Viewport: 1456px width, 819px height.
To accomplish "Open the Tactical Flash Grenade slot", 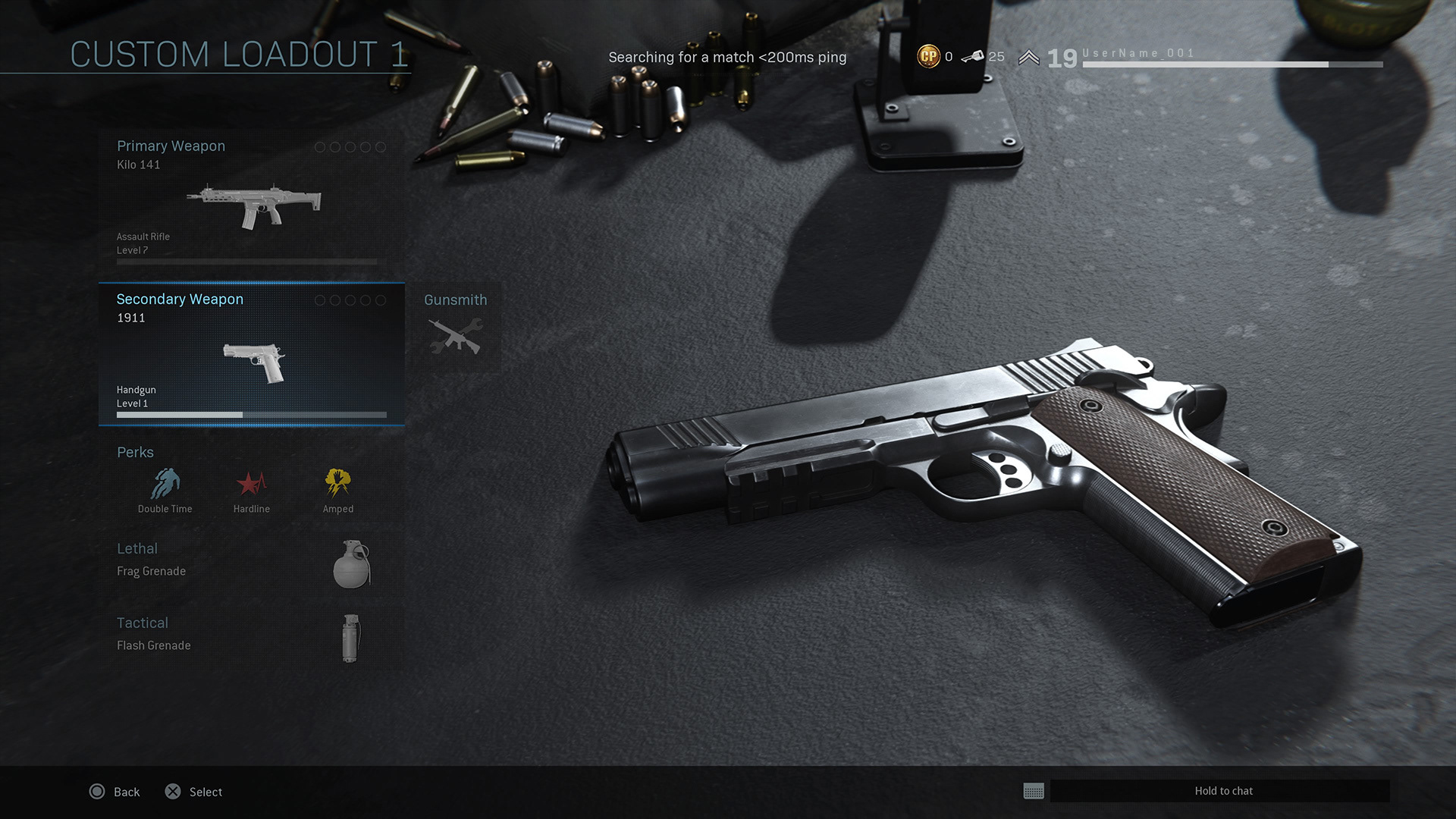I will pos(251,637).
